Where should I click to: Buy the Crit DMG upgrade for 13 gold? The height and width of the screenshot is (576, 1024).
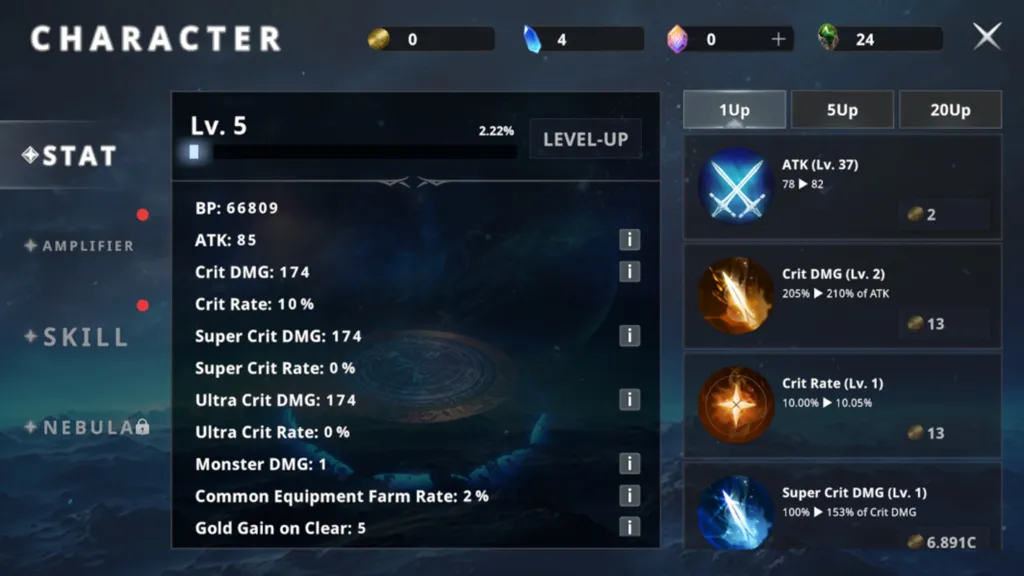click(x=944, y=324)
